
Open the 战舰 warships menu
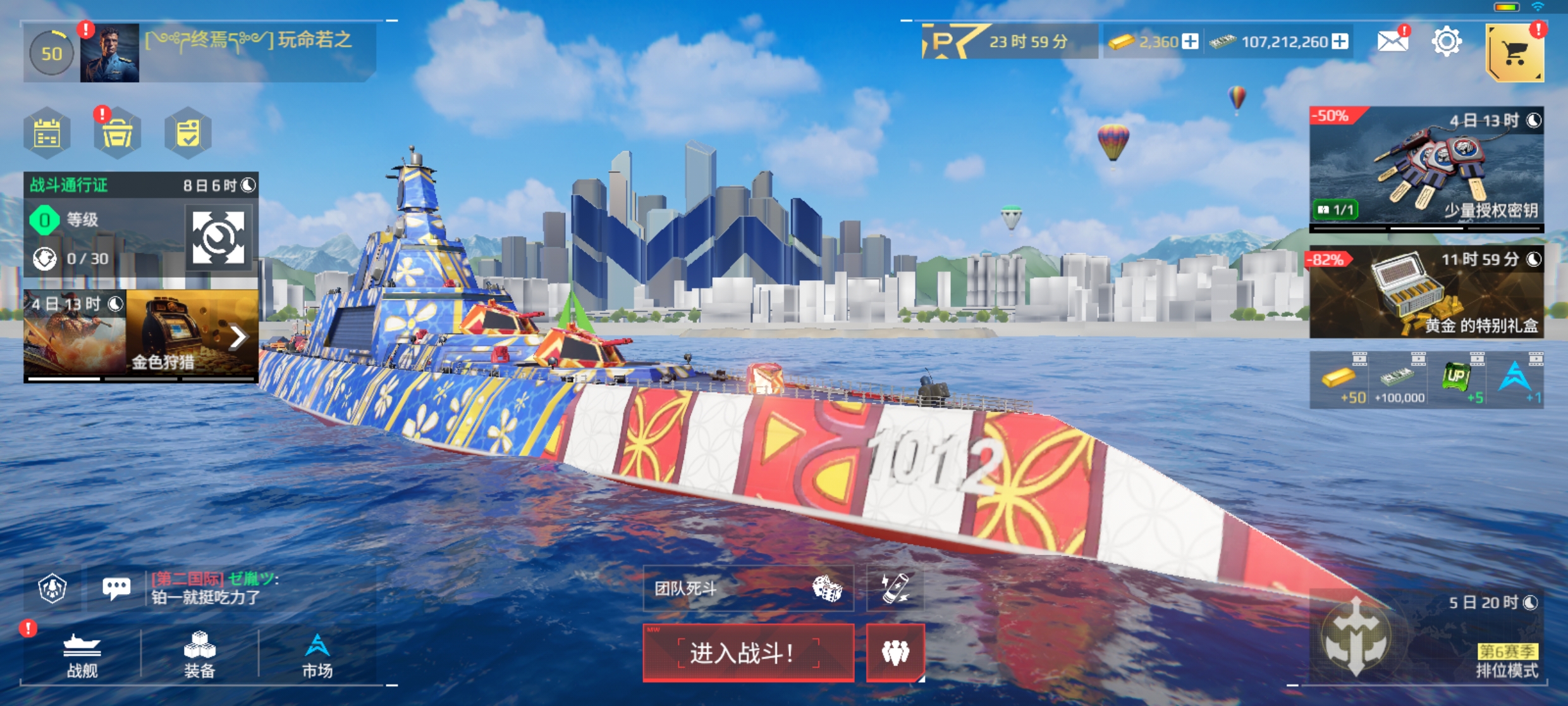82,656
